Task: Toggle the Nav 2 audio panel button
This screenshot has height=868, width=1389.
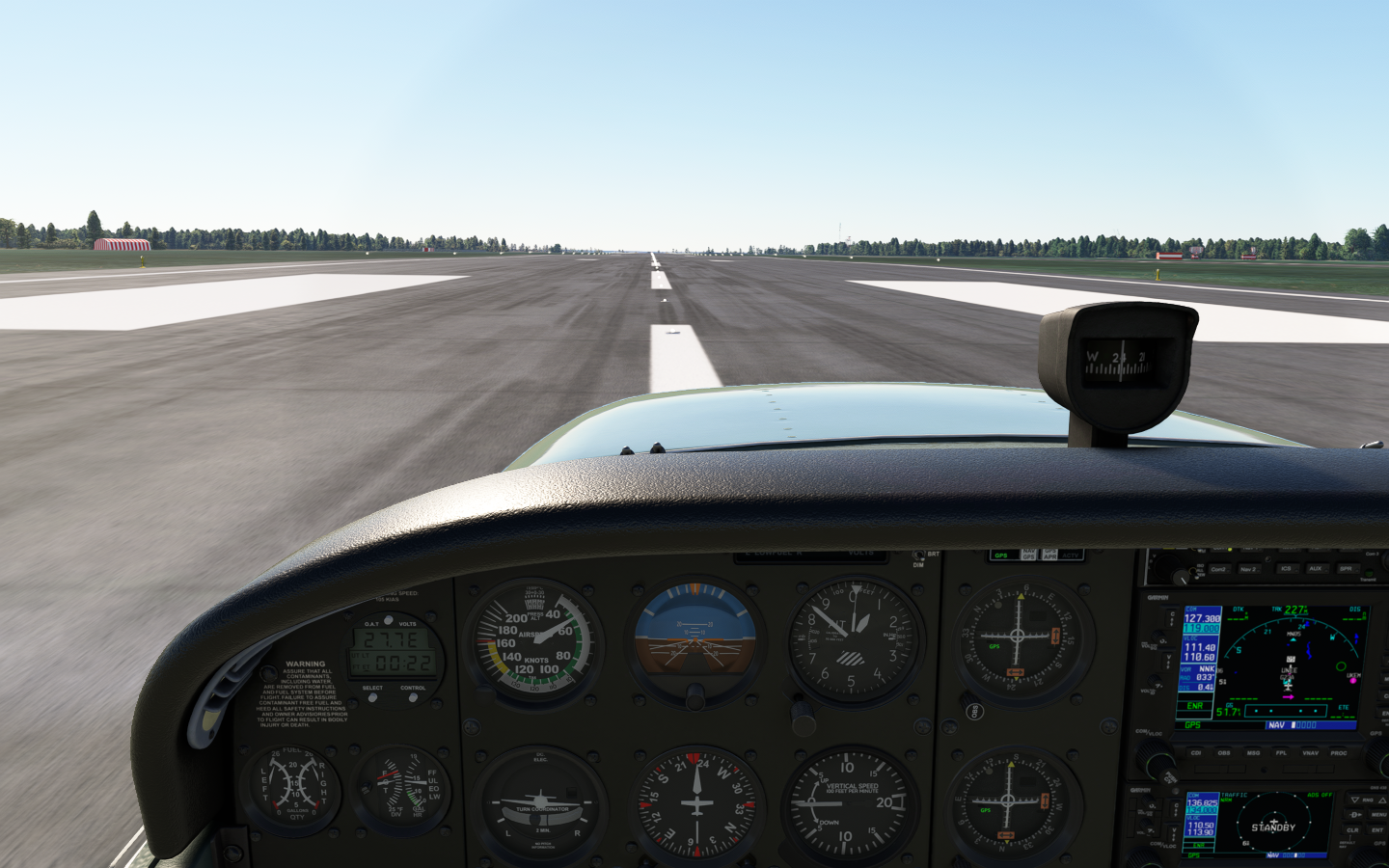Action: click(1248, 569)
